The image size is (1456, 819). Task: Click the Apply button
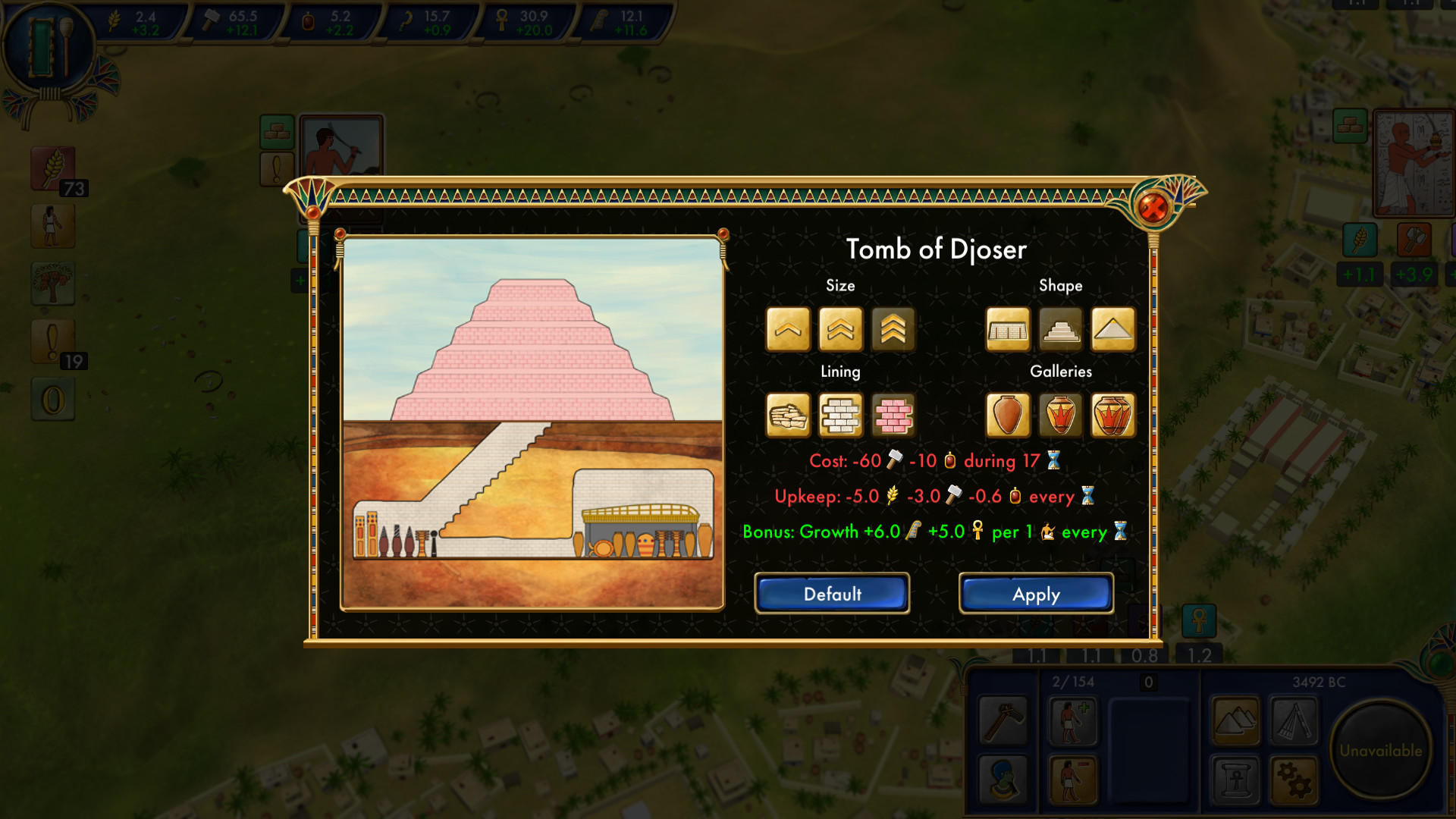[x=1035, y=595]
